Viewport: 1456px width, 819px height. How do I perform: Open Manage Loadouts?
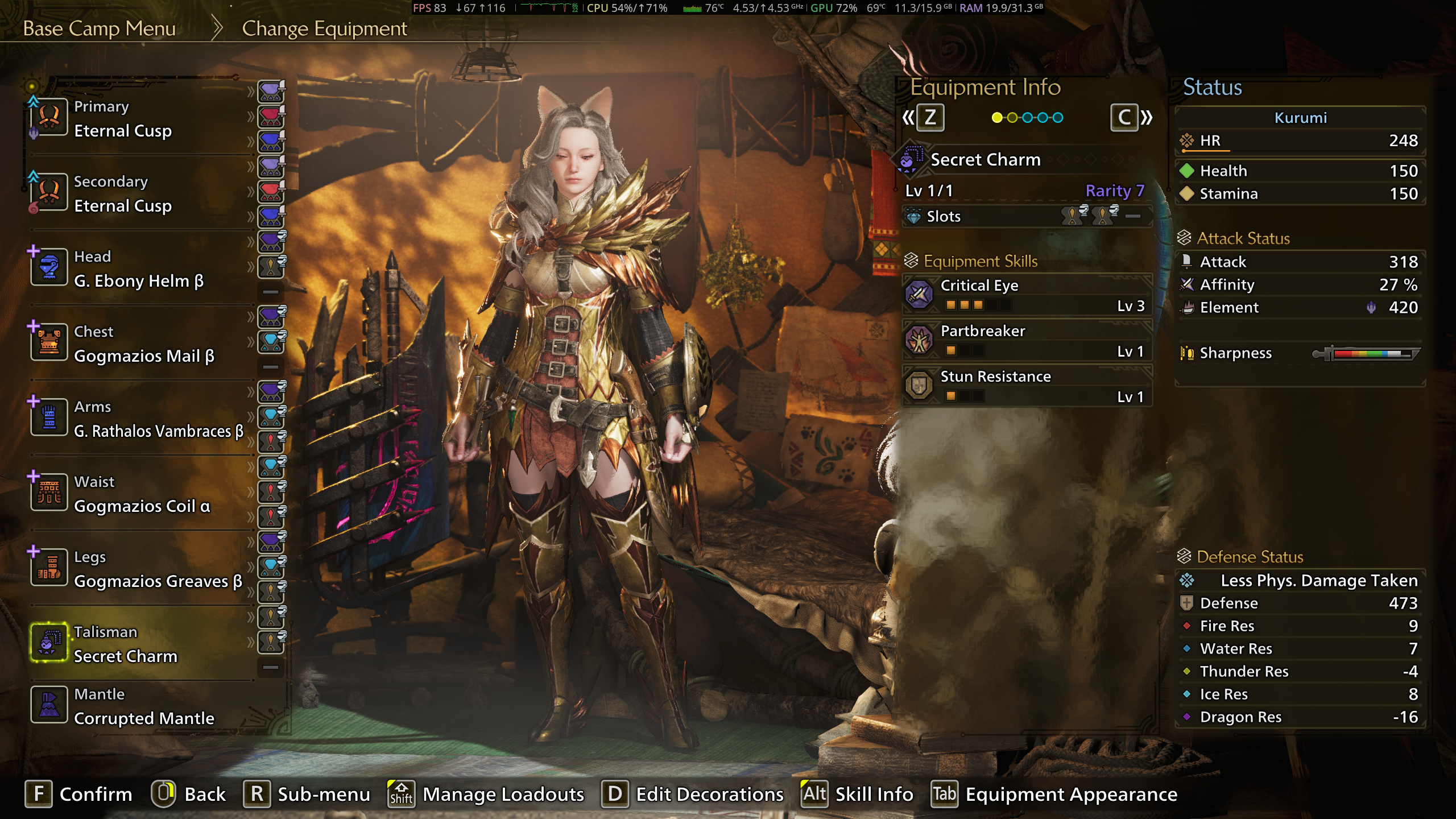pos(486,794)
